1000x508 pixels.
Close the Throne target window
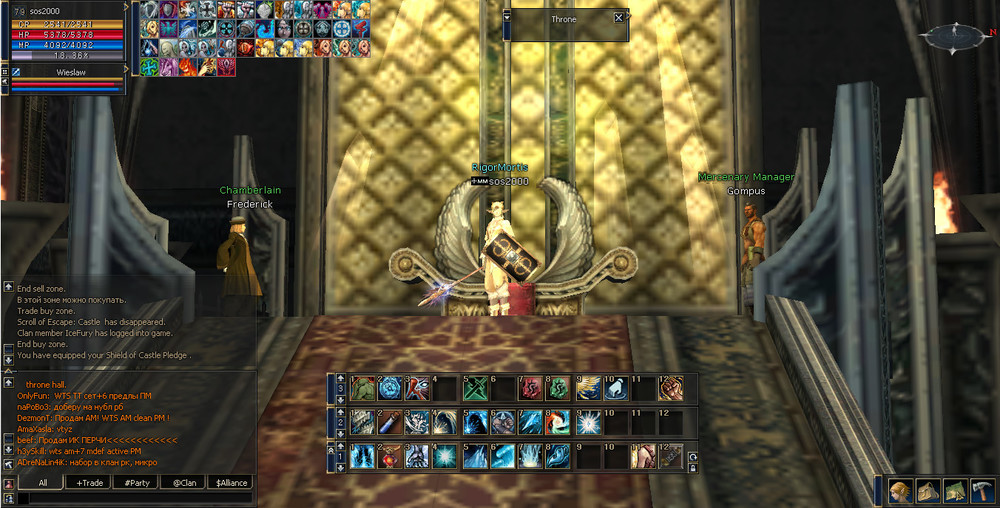click(619, 18)
